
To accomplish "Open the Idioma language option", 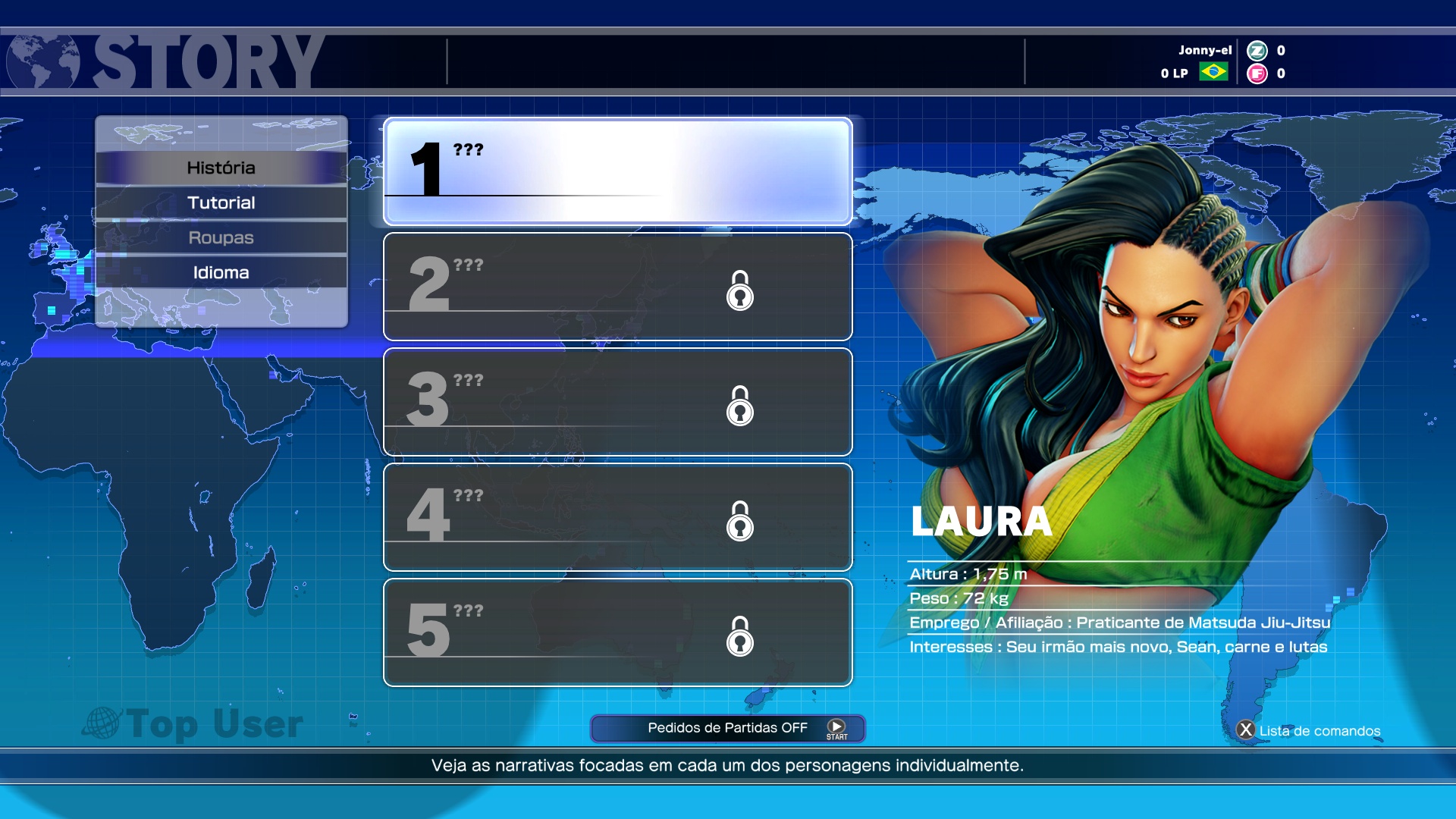I will click(x=221, y=272).
